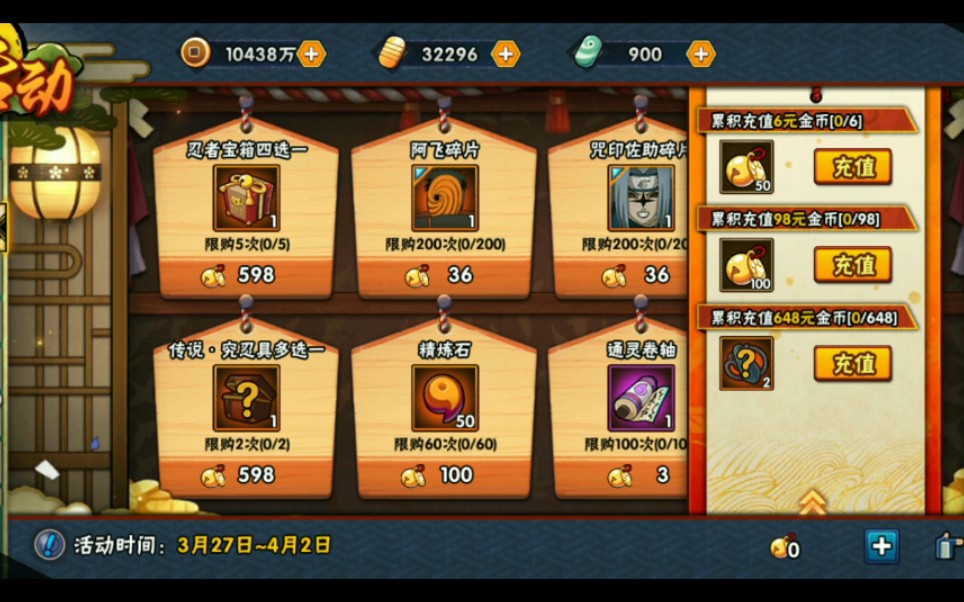Select the 忍者宝箱四选一 treasure chest item
Screen dimensions: 964x602
click(246, 198)
